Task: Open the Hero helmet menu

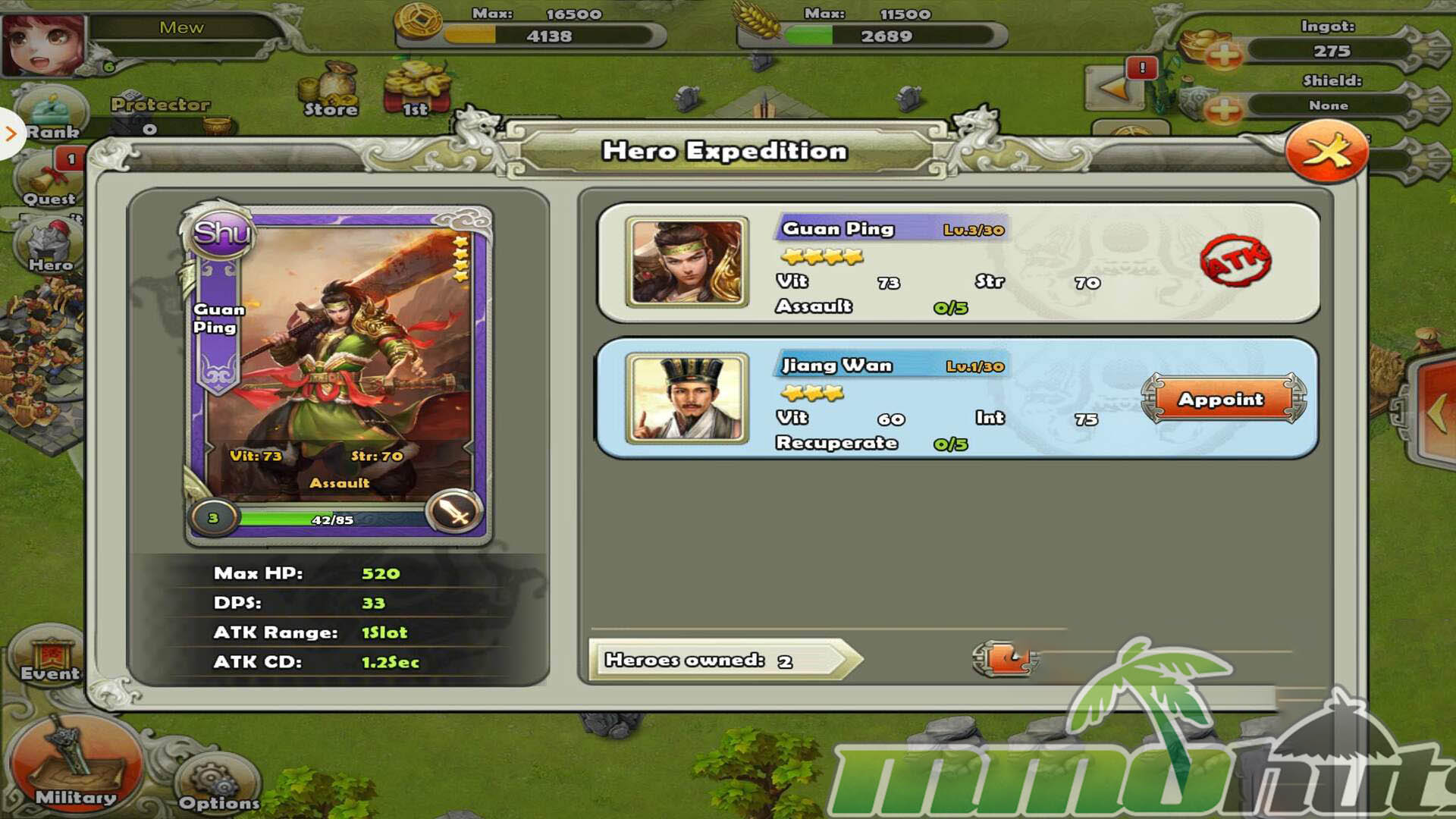Action: click(50, 247)
